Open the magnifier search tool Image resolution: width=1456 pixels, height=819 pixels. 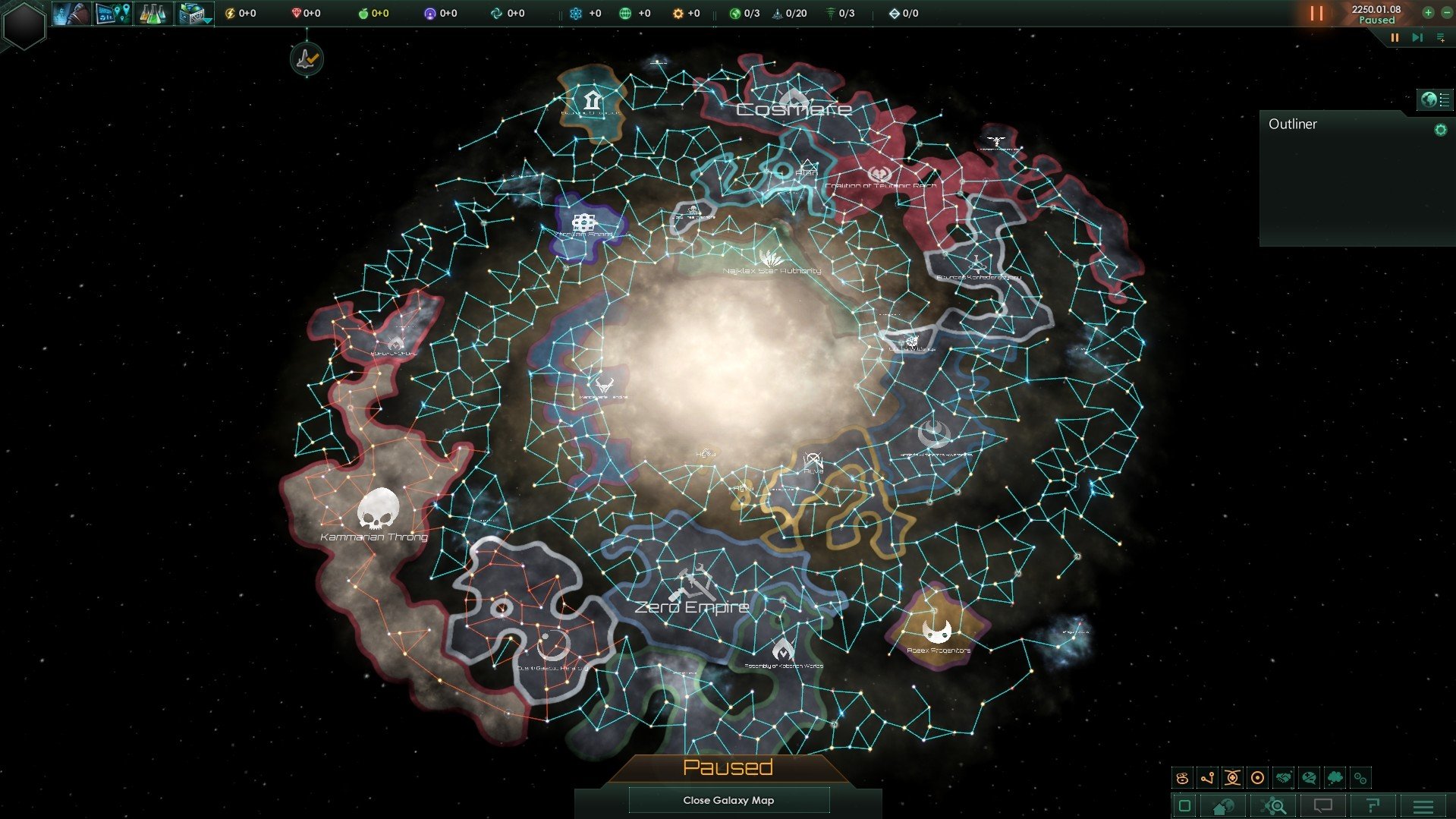(x=1274, y=806)
